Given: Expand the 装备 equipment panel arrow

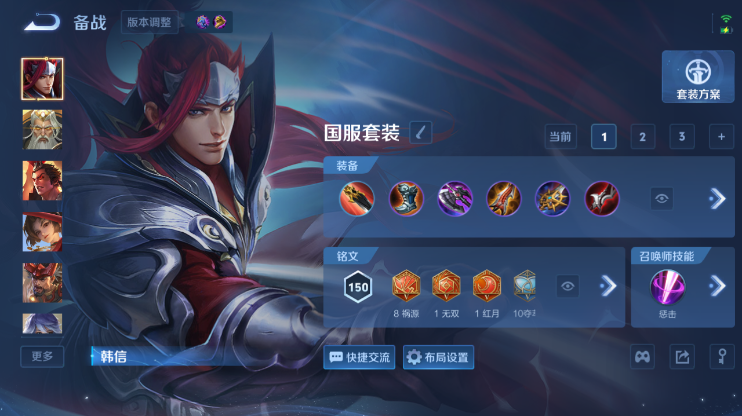Looking at the screenshot, I should (x=716, y=199).
